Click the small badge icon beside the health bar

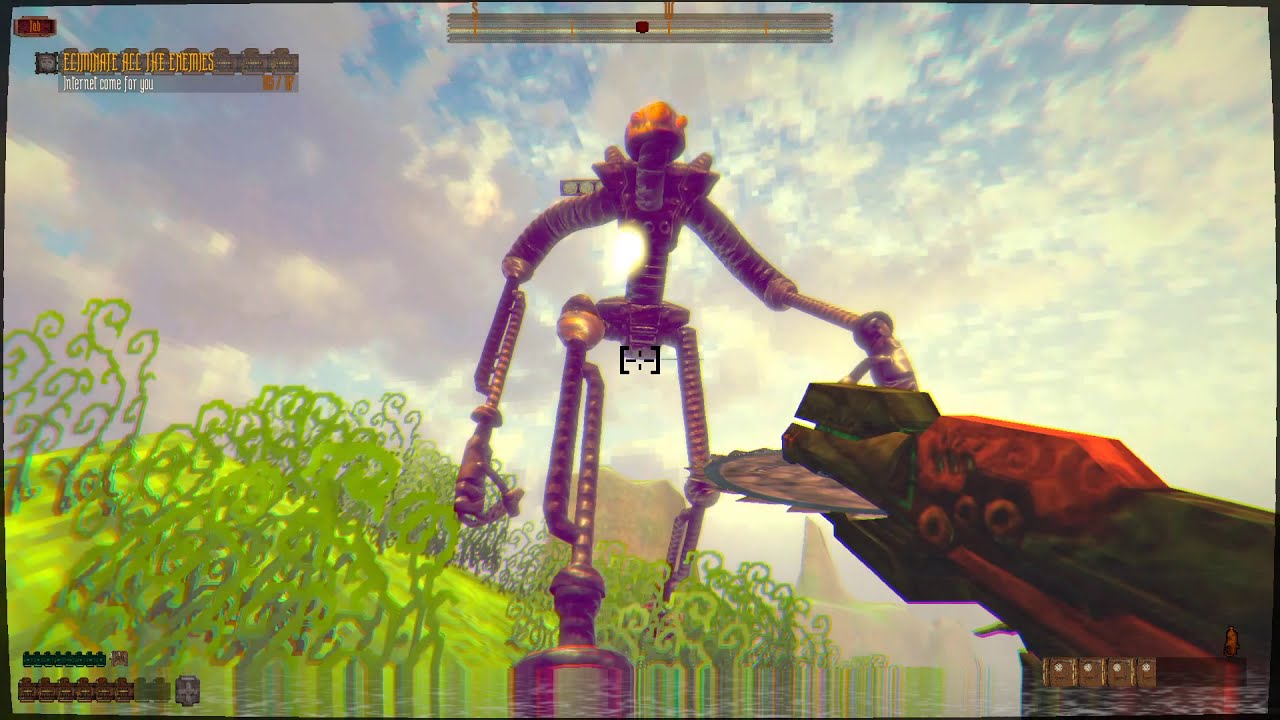[119, 658]
